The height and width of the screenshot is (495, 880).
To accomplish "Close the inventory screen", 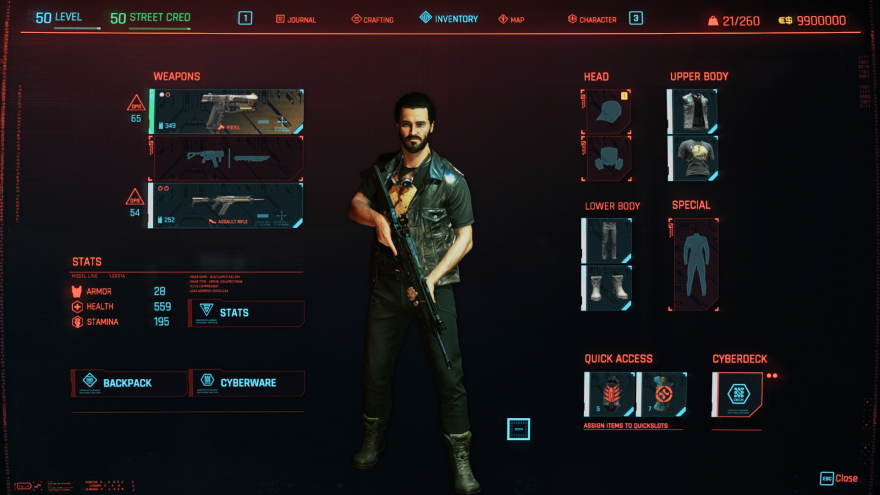I will coord(839,478).
